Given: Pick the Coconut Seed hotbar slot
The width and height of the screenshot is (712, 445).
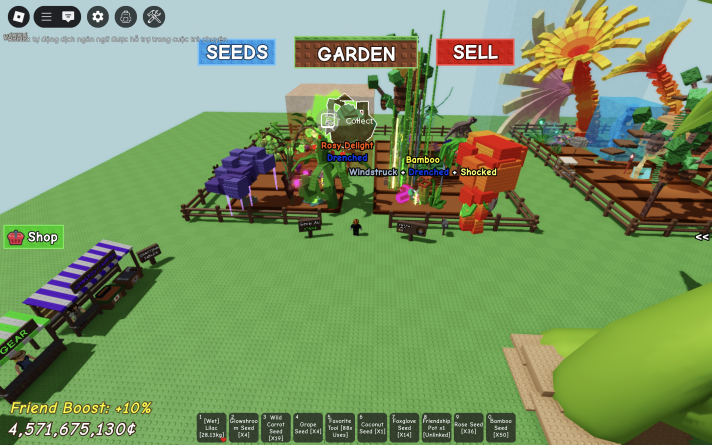Looking at the screenshot, I should pos(372,428).
